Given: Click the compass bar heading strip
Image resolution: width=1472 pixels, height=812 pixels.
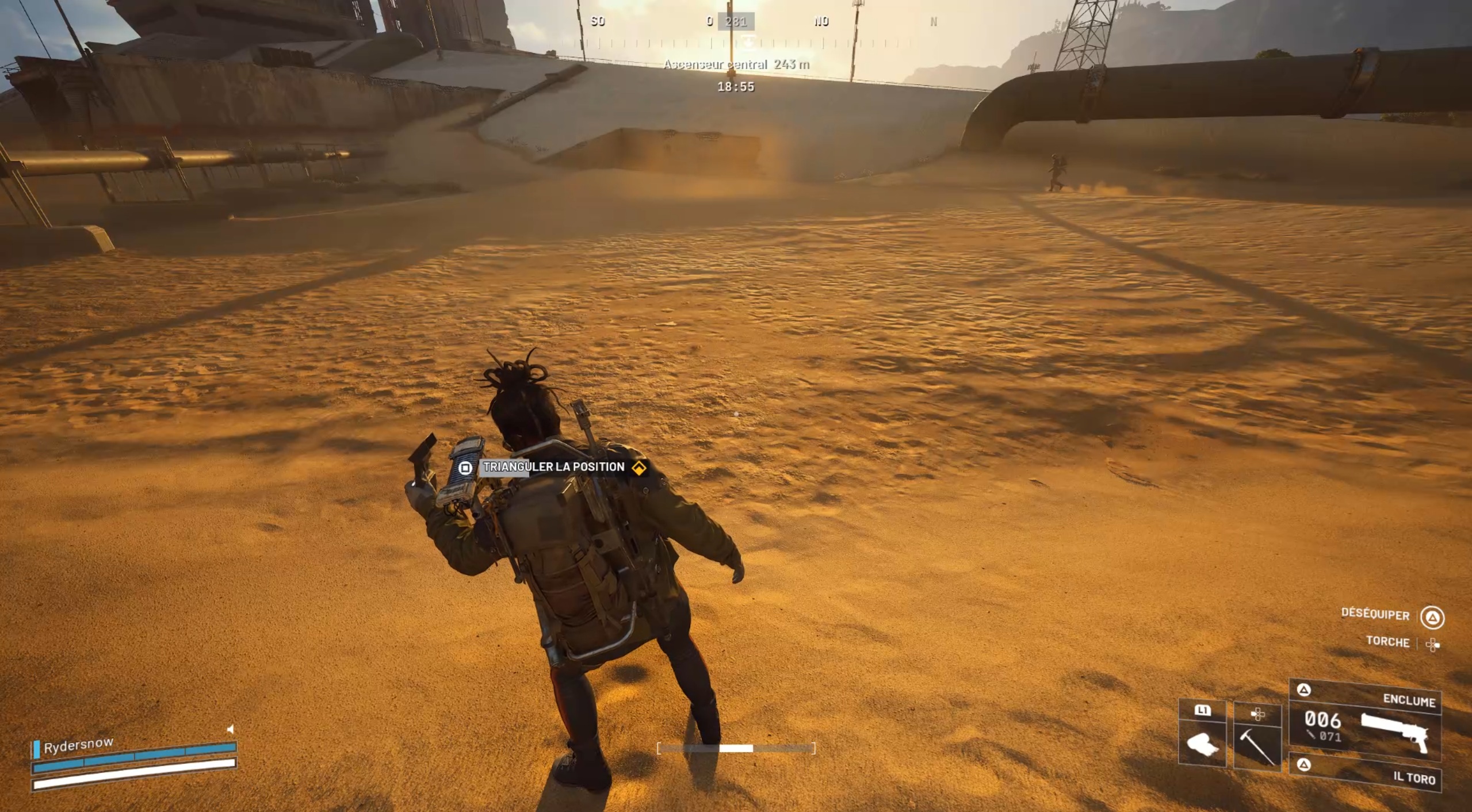Looking at the screenshot, I should pyautogui.click(x=736, y=42).
